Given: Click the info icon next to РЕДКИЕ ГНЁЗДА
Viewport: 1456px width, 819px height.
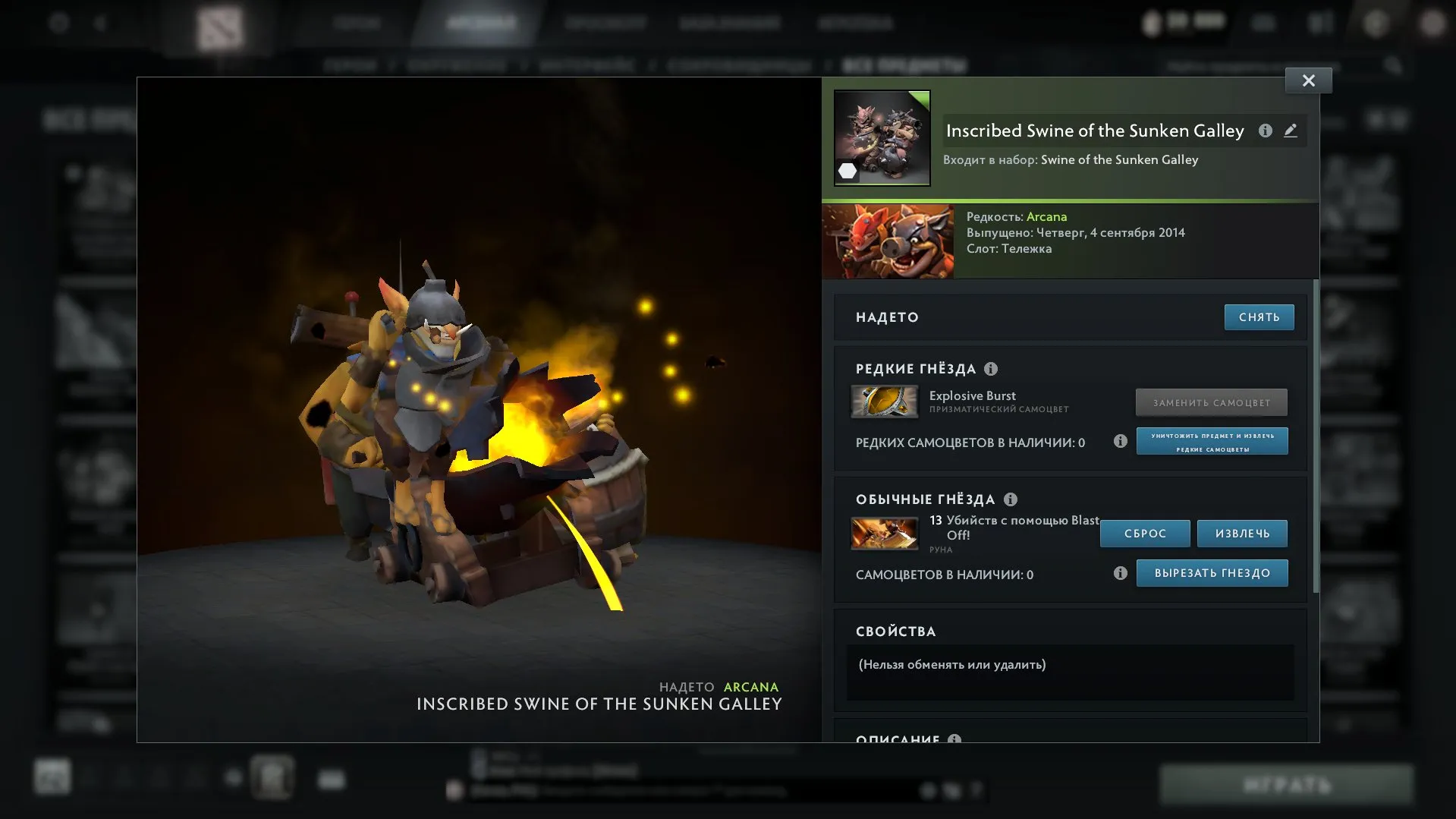Looking at the screenshot, I should (990, 370).
